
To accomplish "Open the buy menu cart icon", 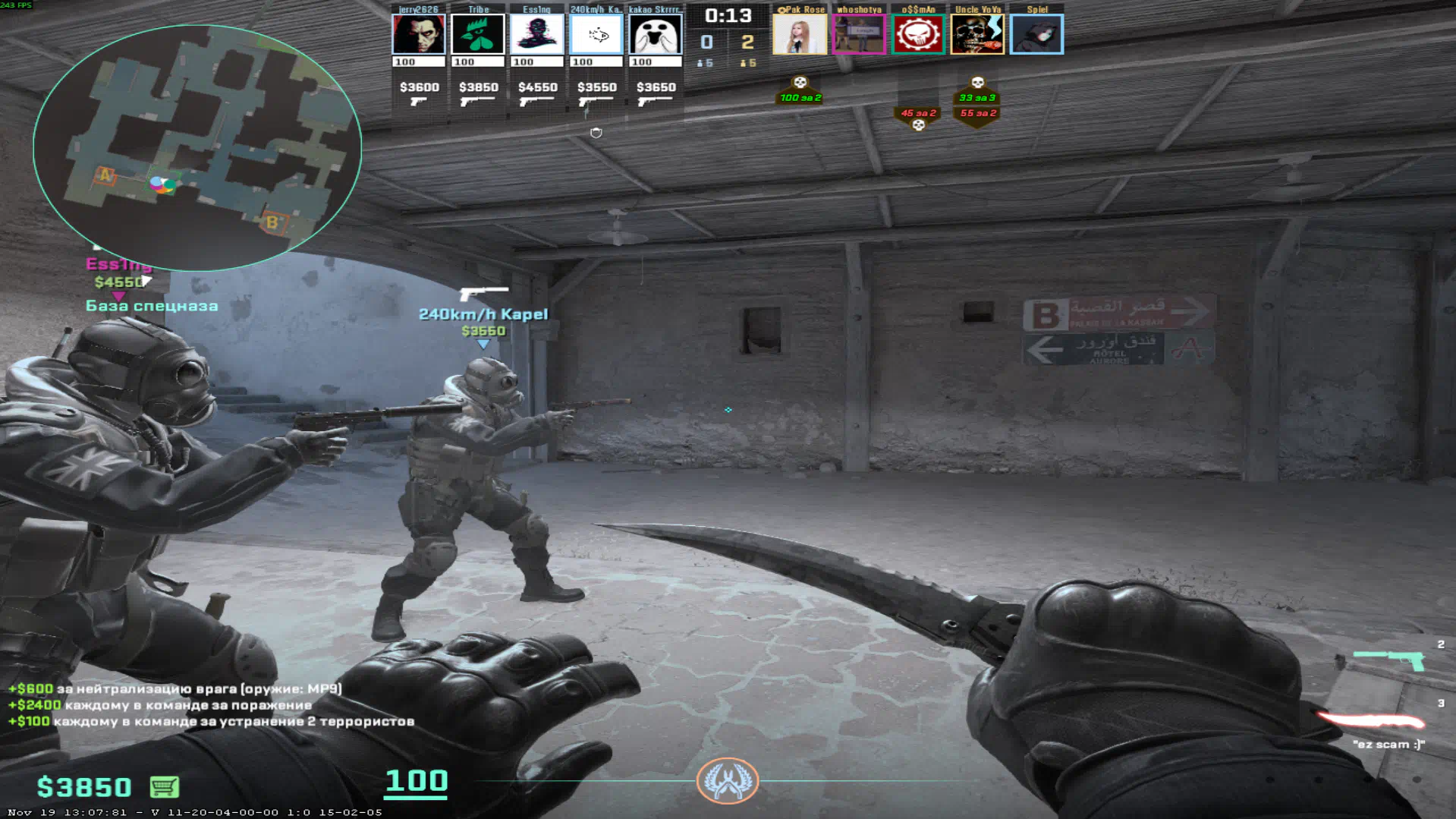I will [164, 787].
